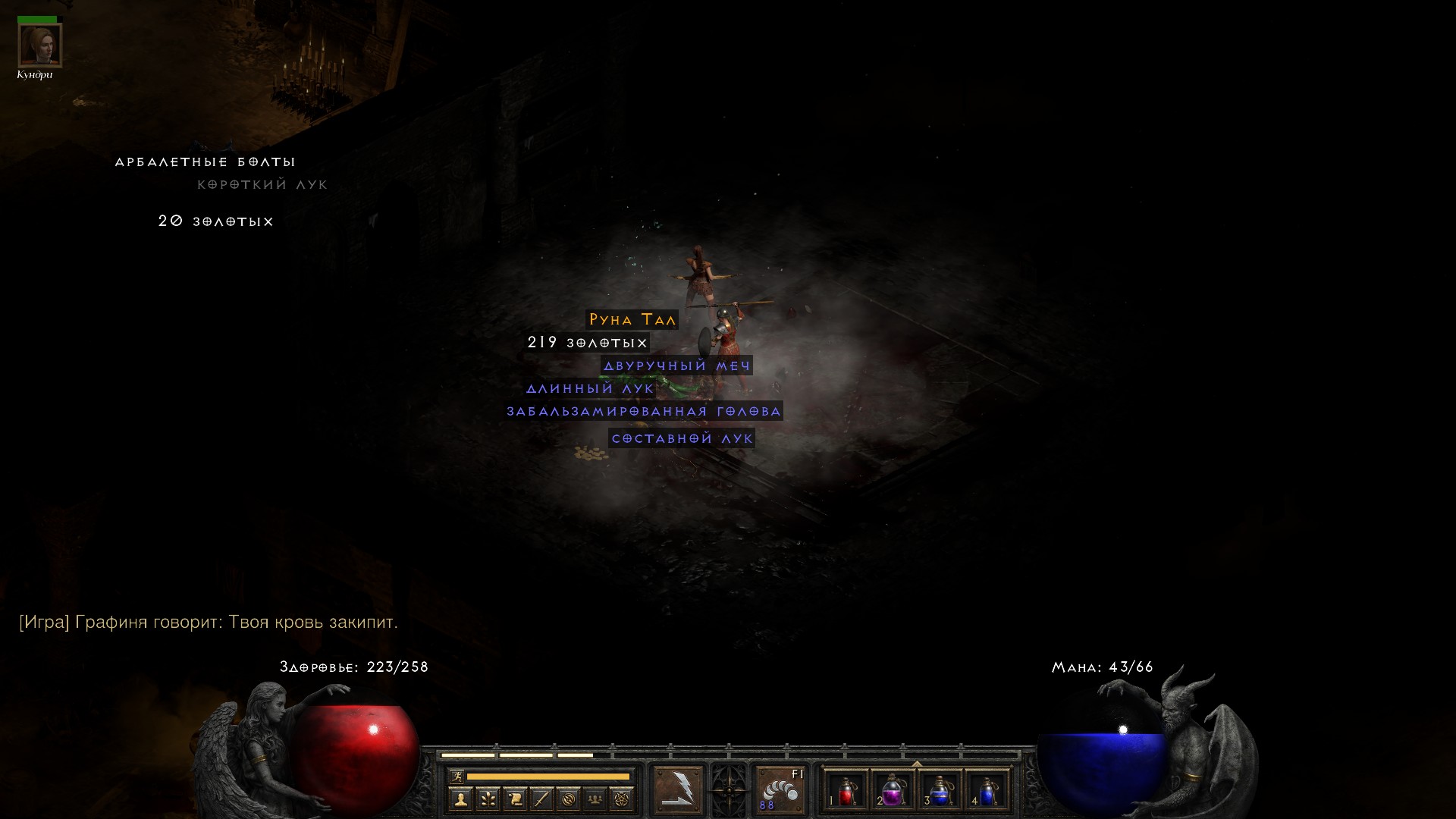Click the Кундри mercenary portrait
1456x819 pixels.
(x=39, y=45)
